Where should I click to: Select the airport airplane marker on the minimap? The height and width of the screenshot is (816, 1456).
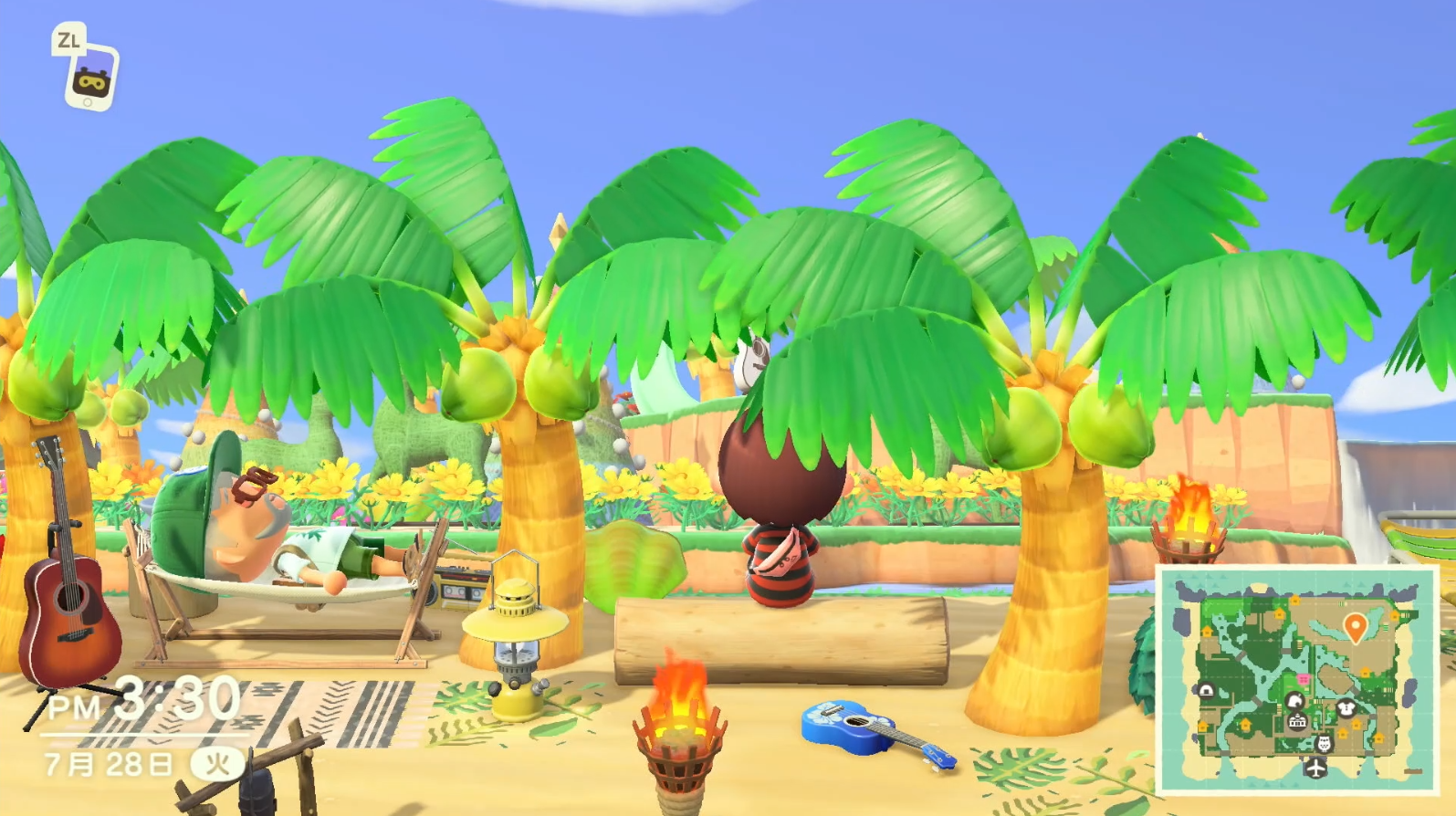pos(1315,769)
